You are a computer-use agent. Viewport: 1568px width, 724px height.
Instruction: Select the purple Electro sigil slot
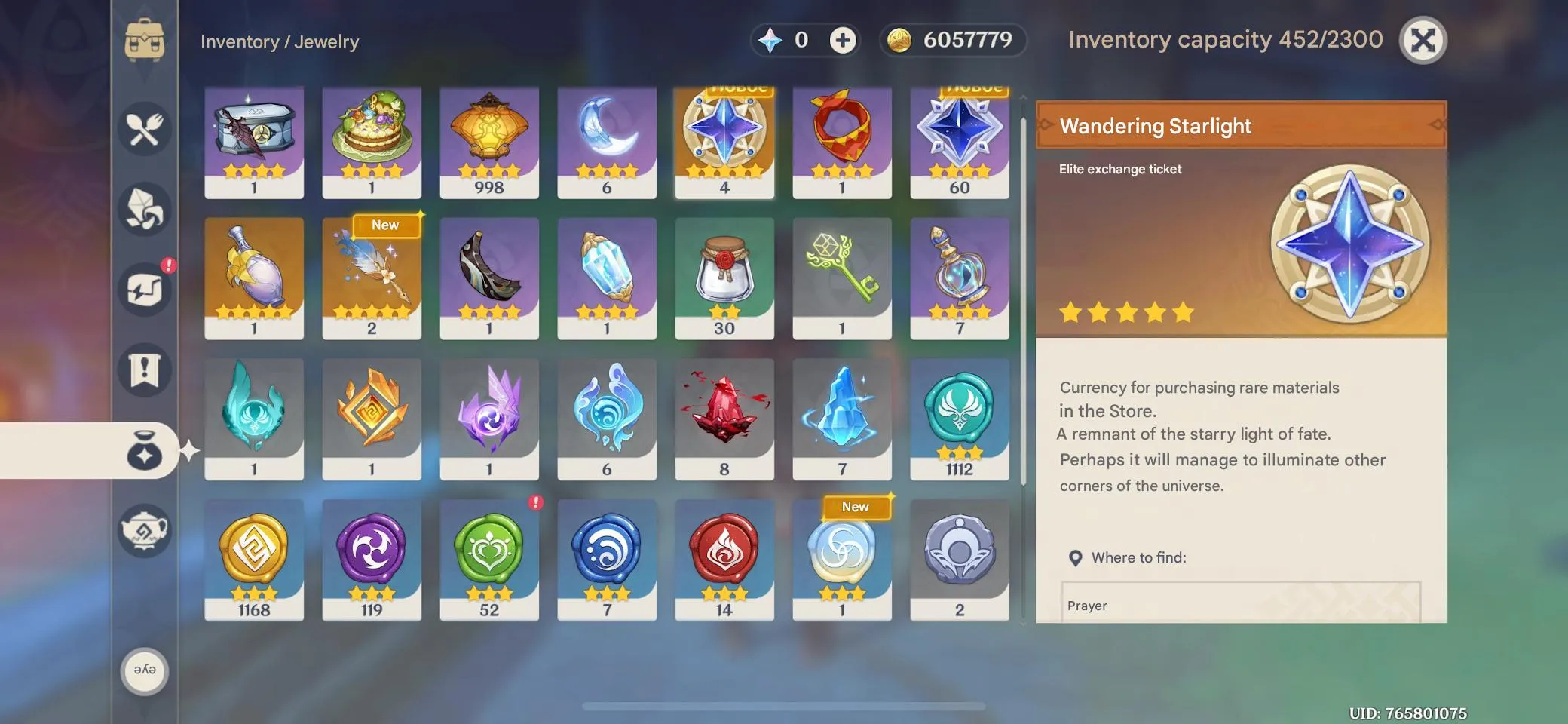point(372,559)
